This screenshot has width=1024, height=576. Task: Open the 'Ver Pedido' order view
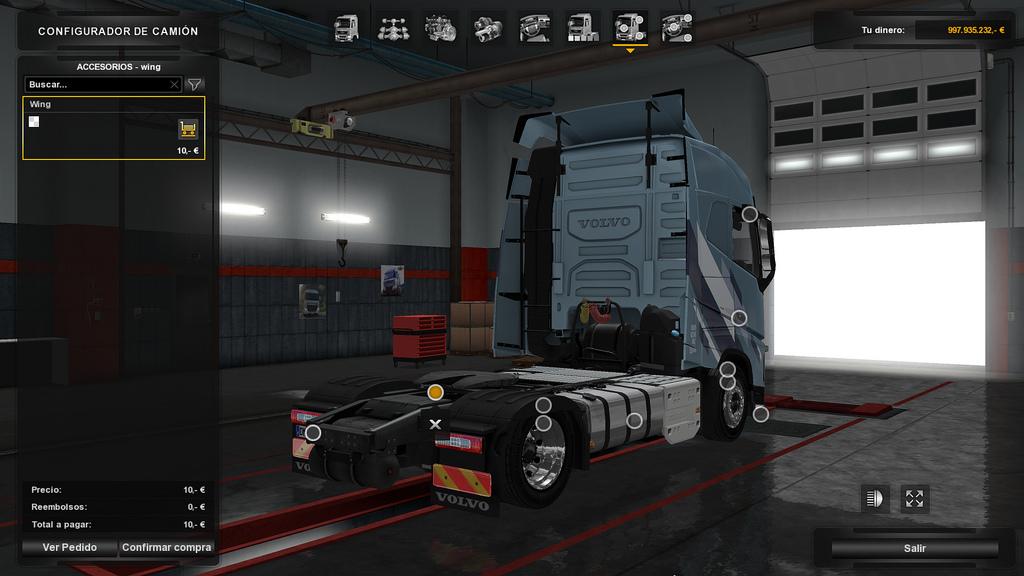point(69,547)
